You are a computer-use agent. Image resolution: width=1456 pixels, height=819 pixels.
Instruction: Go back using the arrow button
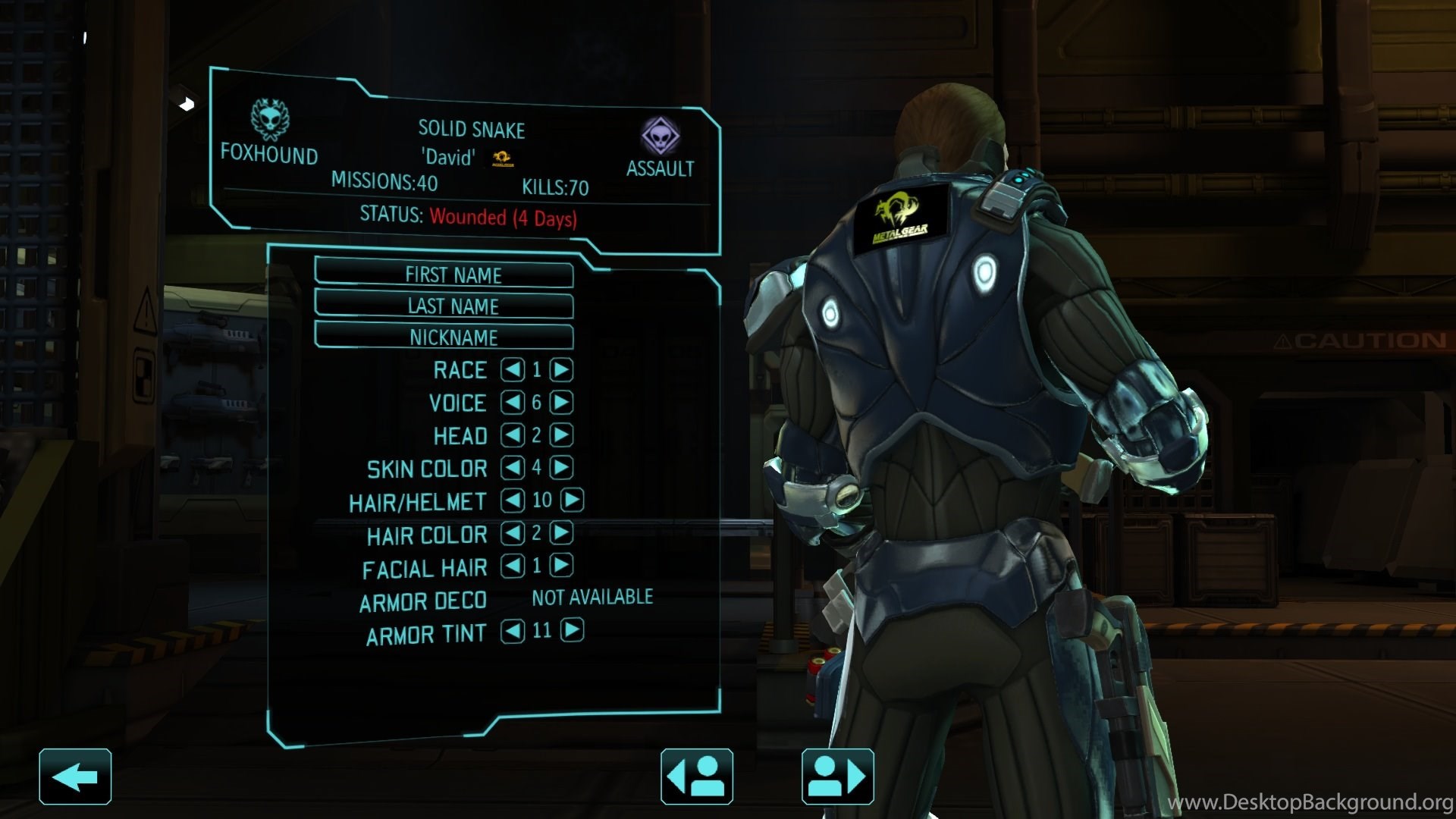[x=75, y=777]
